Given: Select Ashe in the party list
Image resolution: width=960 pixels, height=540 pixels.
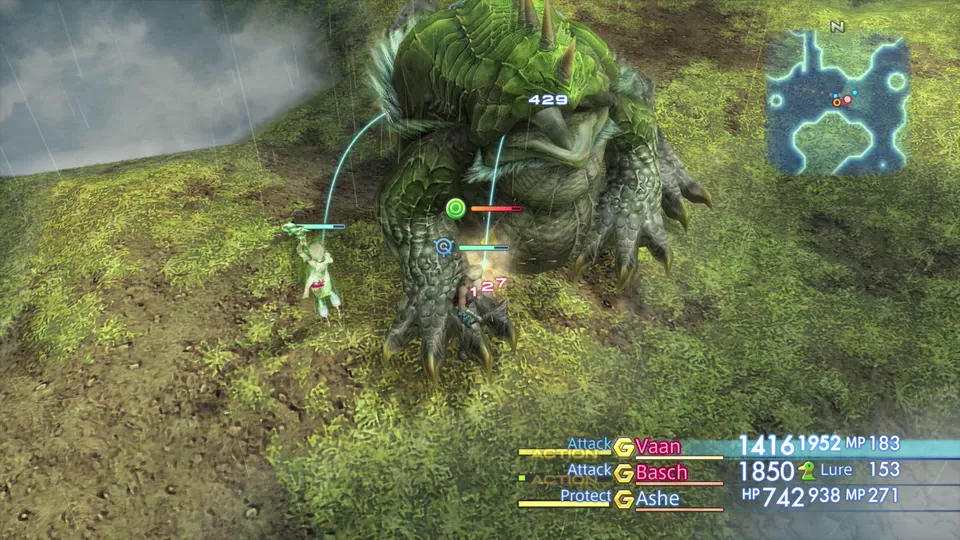Looking at the screenshot, I should tap(657, 497).
